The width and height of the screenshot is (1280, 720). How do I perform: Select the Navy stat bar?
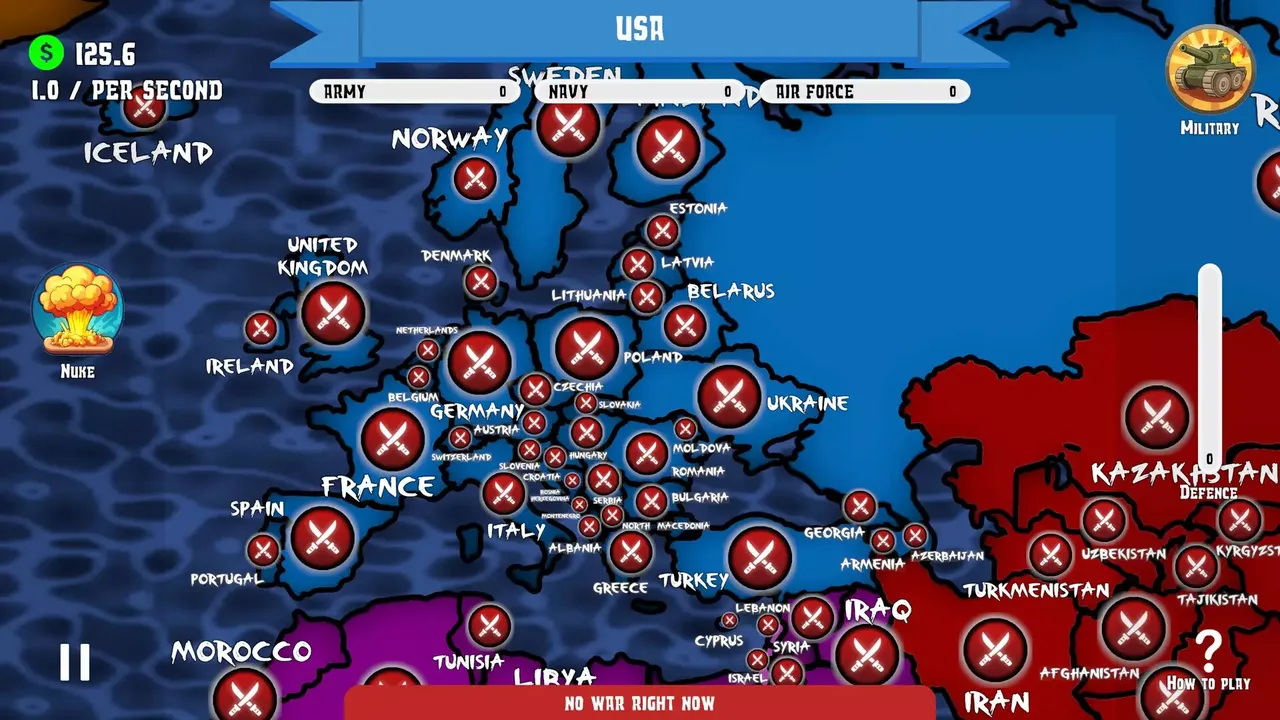637,91
